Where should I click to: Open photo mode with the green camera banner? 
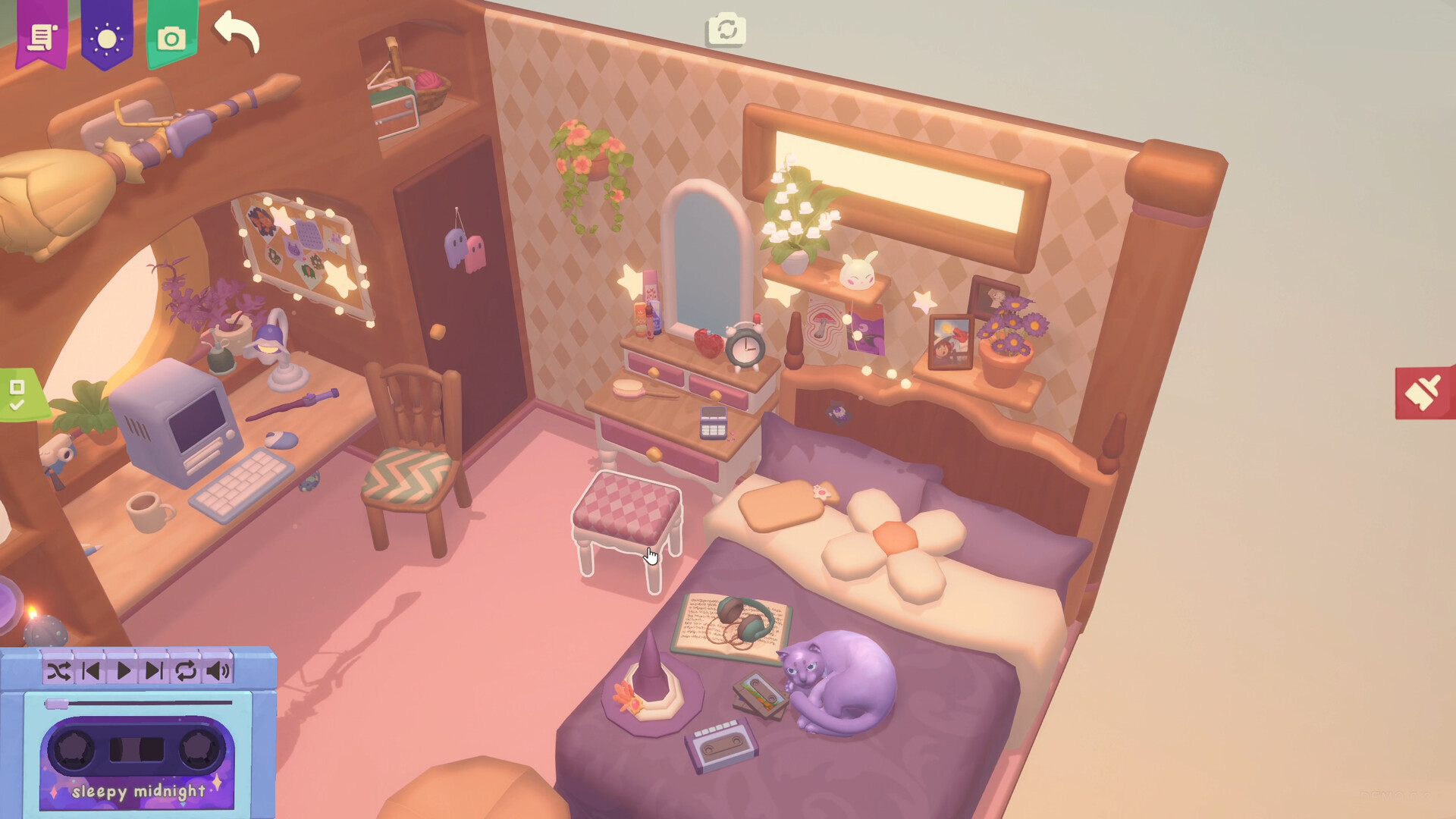pyautogui.click(x=171, y=36)
